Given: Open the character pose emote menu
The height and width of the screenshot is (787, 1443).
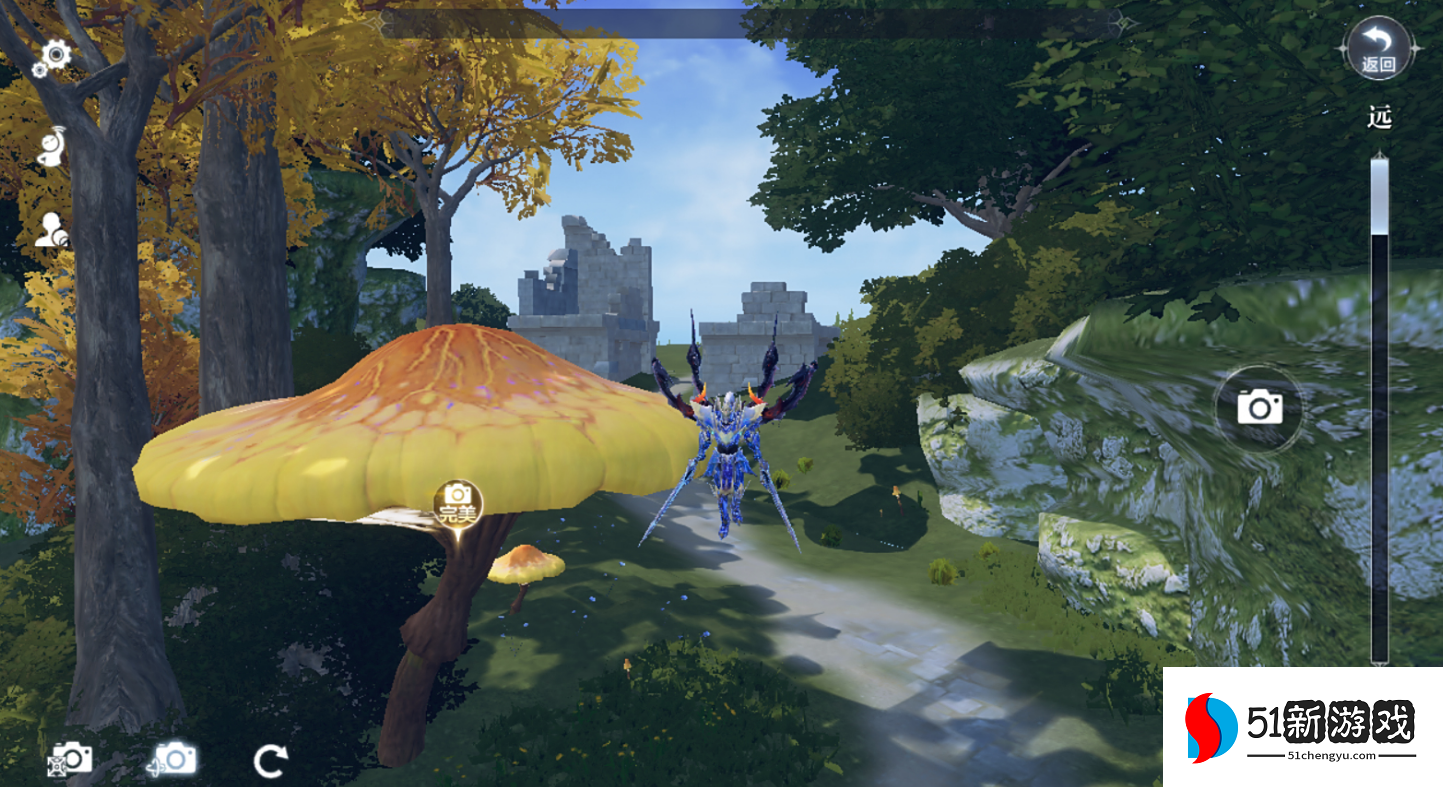Looking at the screenshot, I should [x=52, y=146].
